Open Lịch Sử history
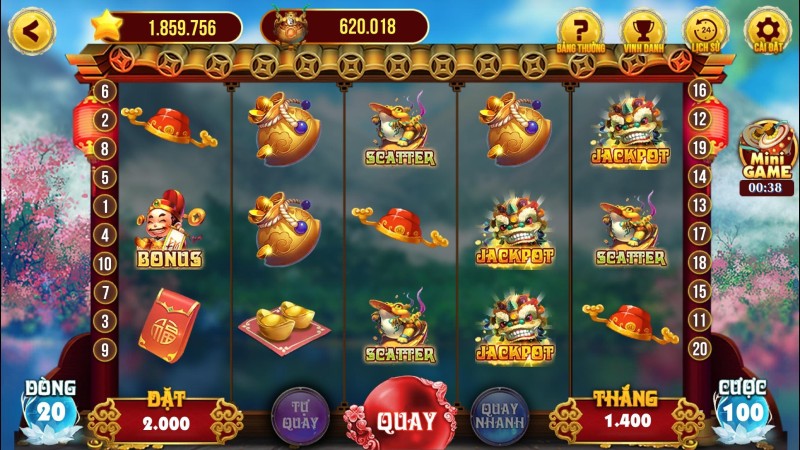 705,30
